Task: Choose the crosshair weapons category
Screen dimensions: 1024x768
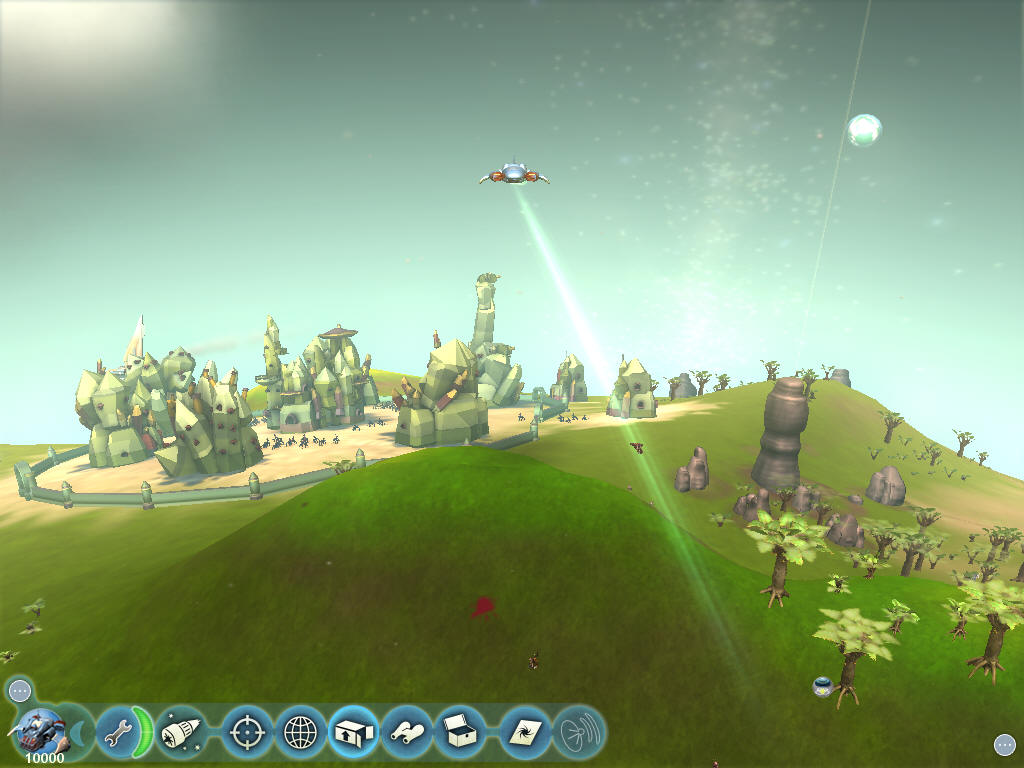Action: [245, 733]
